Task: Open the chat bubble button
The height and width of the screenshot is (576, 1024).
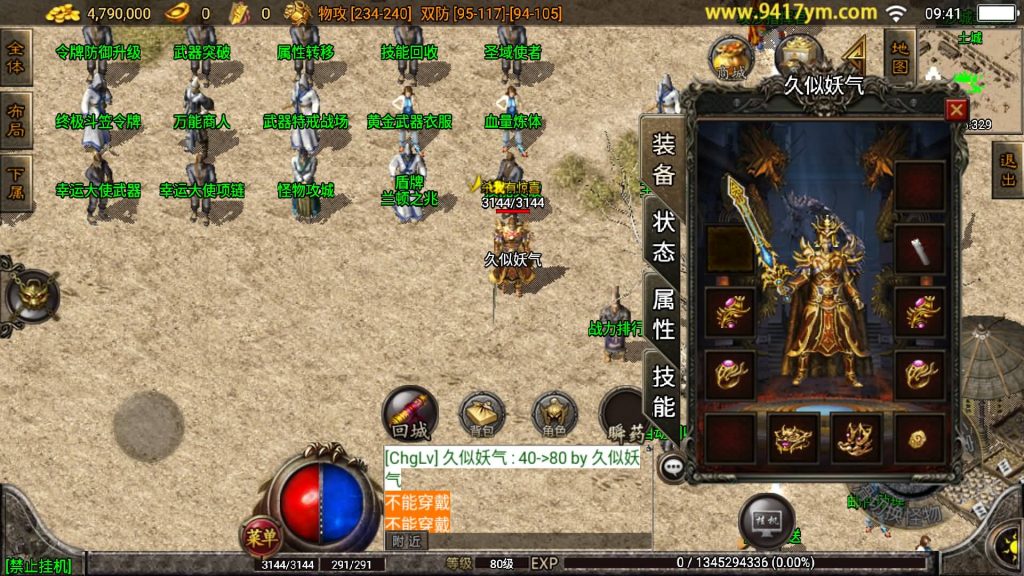Action: (x=673, y=465)
